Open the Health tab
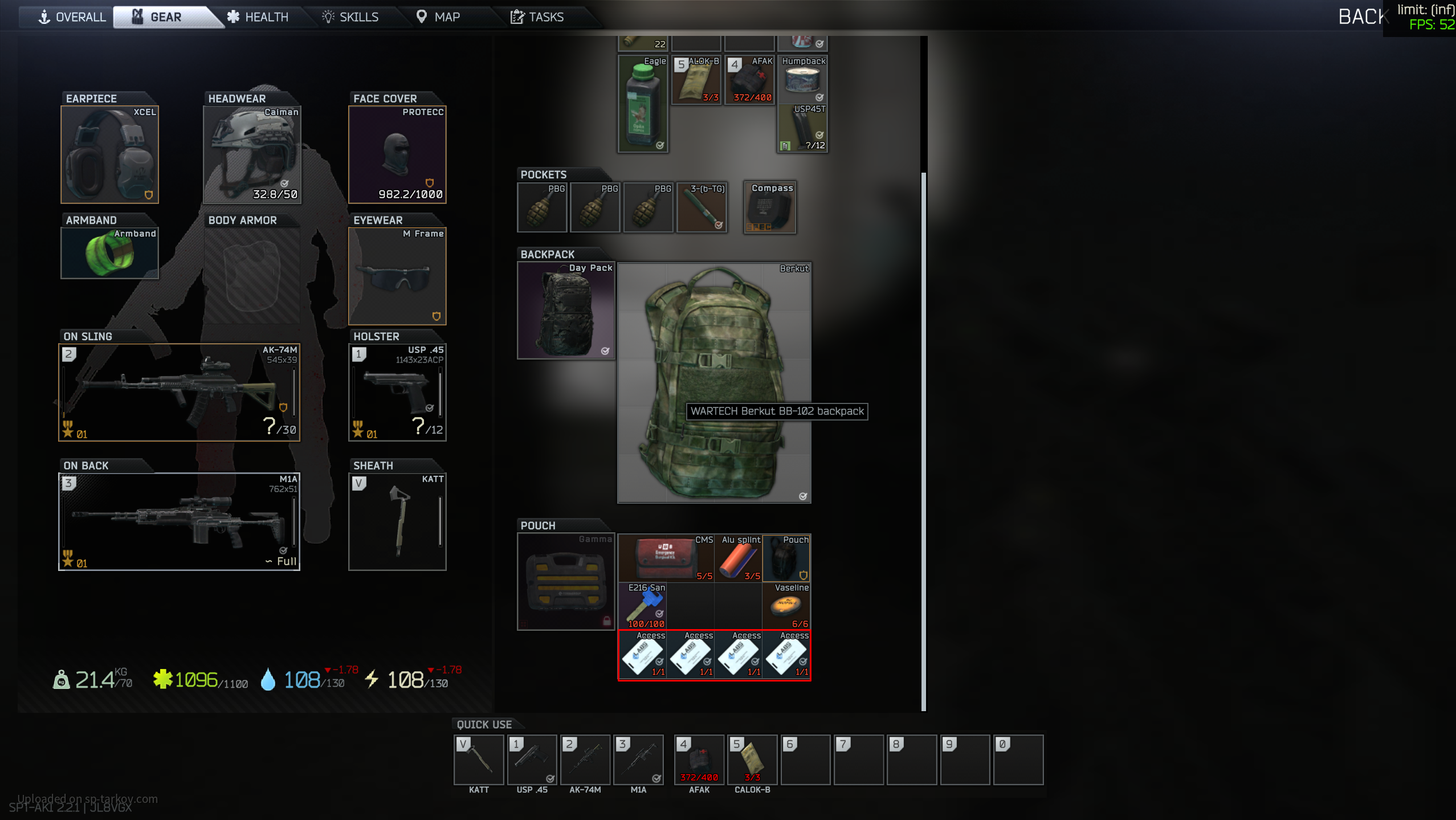The width and height of the screenshot is (1456, 820). 258,17
